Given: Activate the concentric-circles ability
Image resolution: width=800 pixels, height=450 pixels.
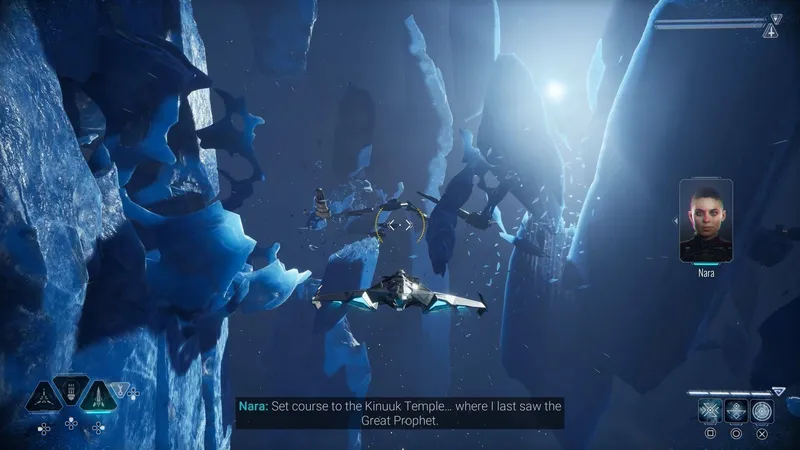Looking at the screenshot, I should [762, 411].
